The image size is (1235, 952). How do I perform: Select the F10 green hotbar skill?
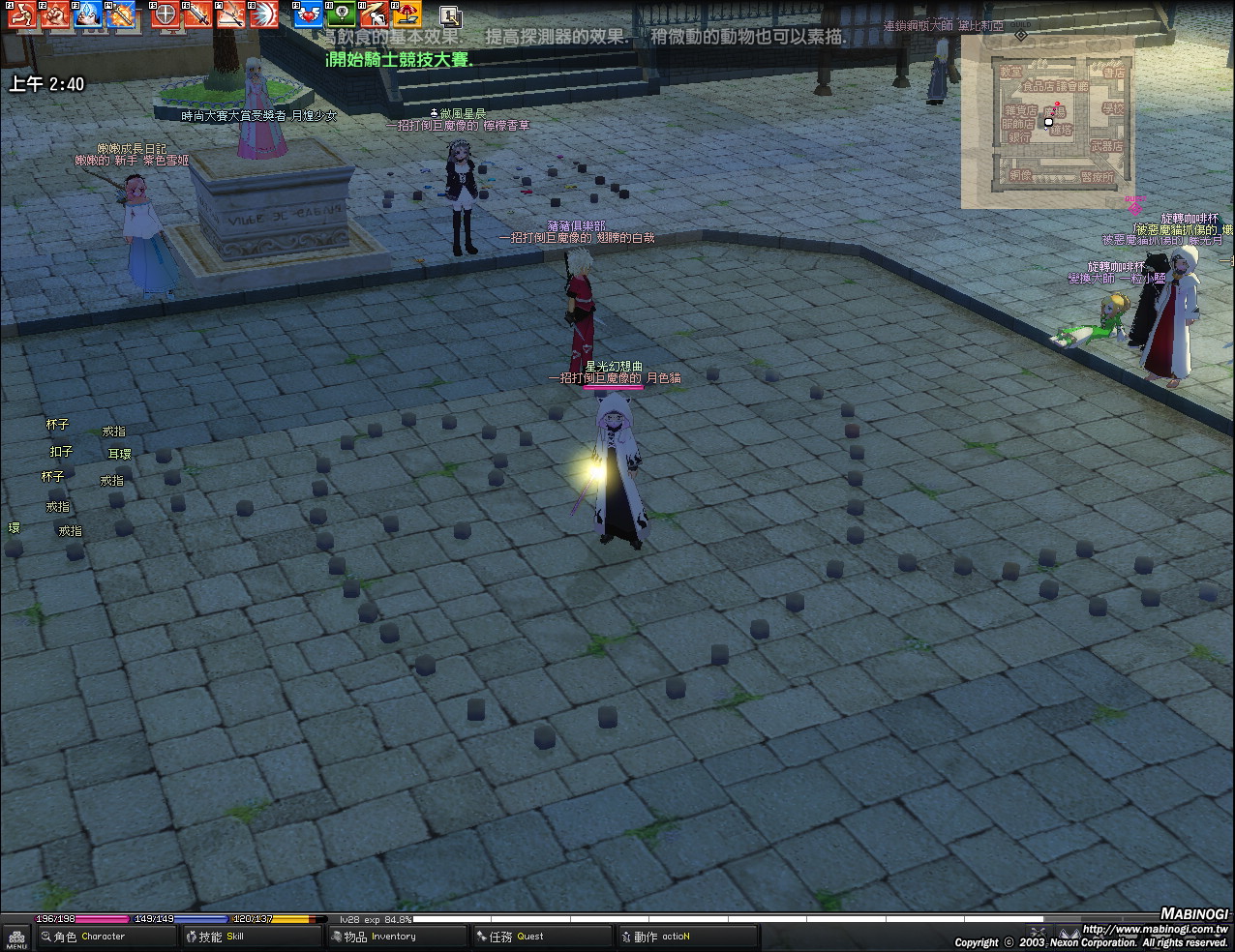click(x=341, y=15)
